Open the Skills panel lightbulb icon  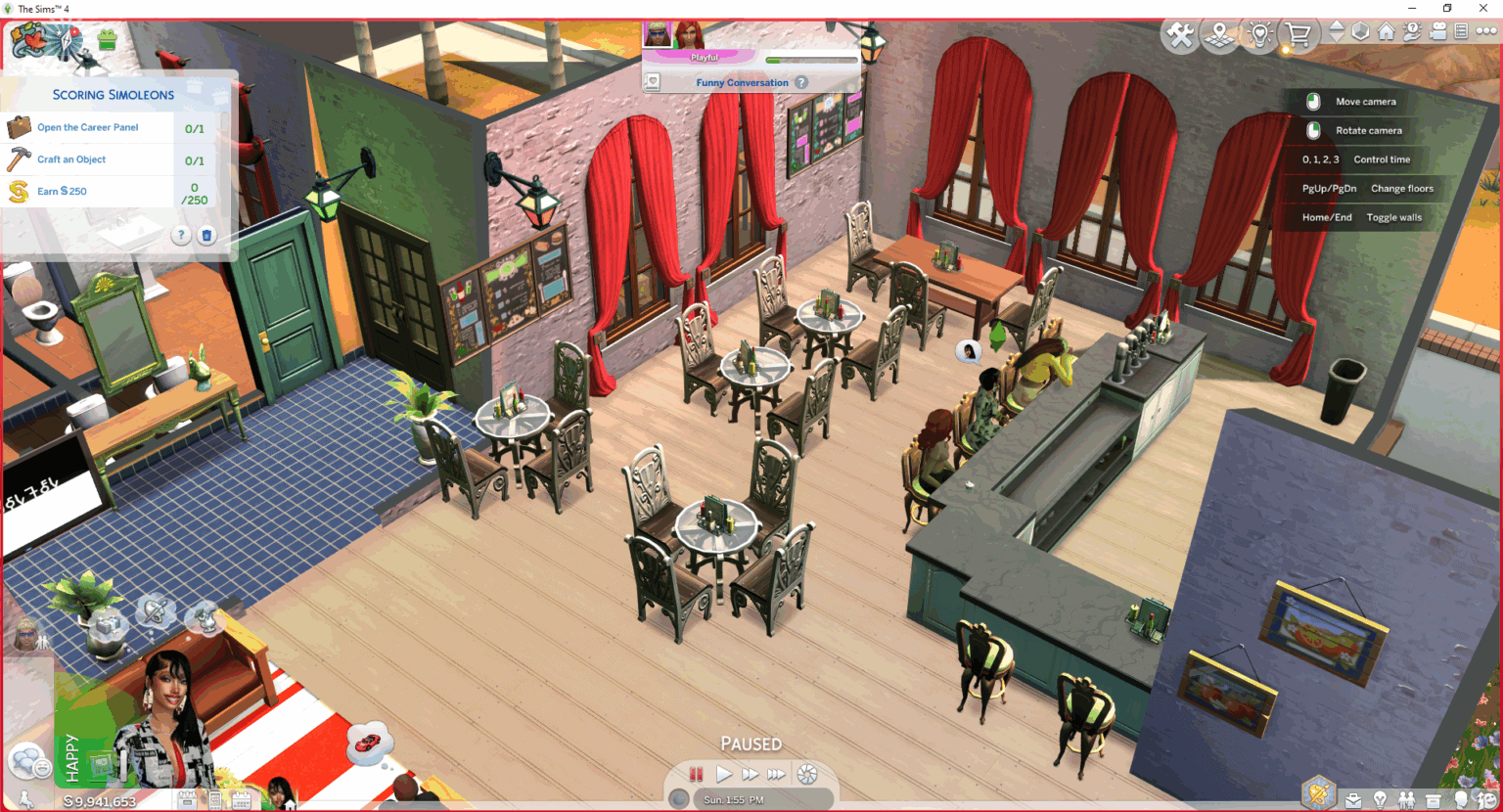pyautogui.click(x=1380, y=800)
